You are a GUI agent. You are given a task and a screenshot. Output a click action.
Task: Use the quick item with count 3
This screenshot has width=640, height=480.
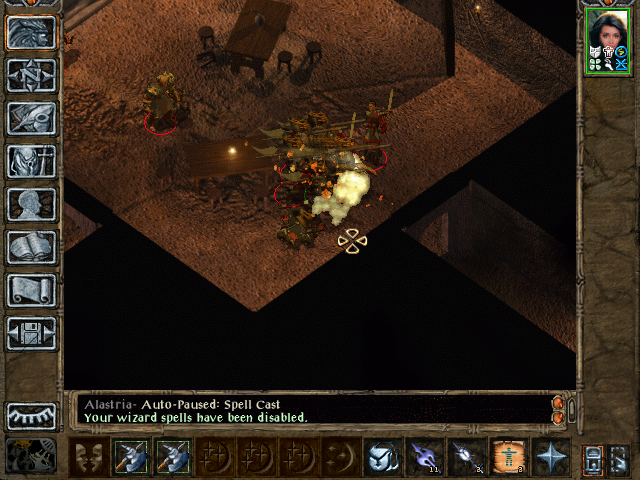[466, 456]
